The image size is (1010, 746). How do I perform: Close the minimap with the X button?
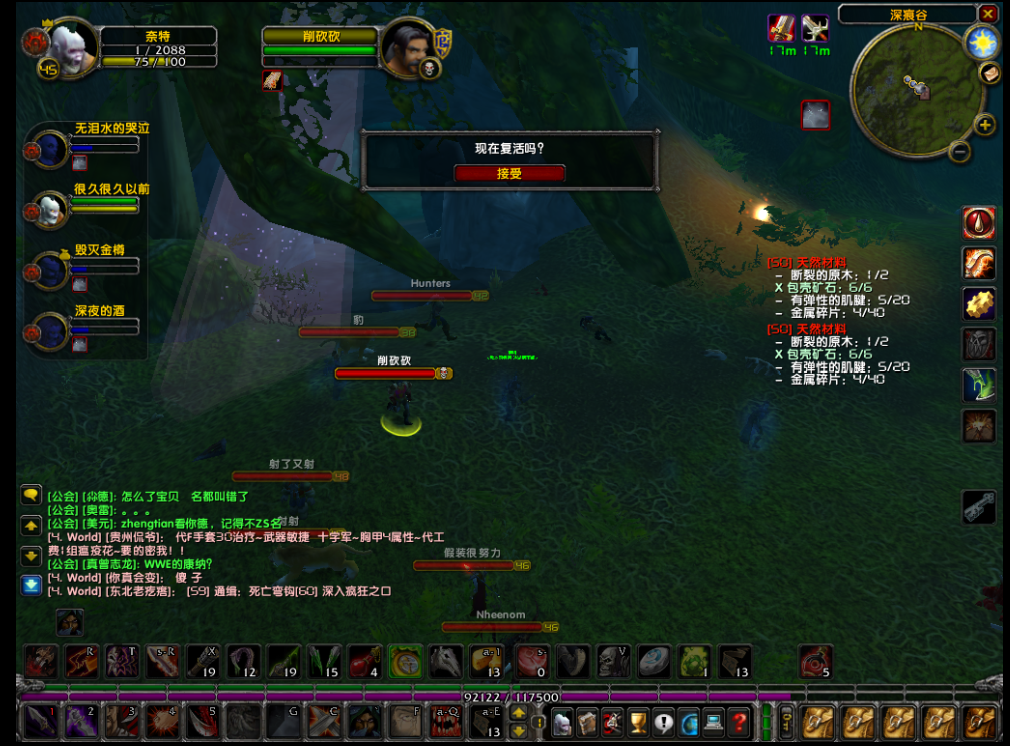[988, 14]
